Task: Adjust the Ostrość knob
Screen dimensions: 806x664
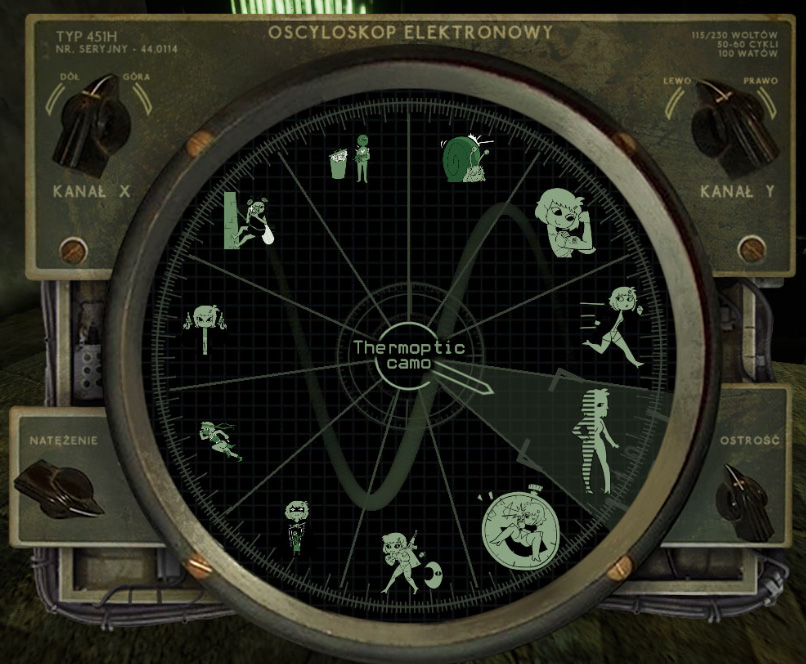Action: 745,501
